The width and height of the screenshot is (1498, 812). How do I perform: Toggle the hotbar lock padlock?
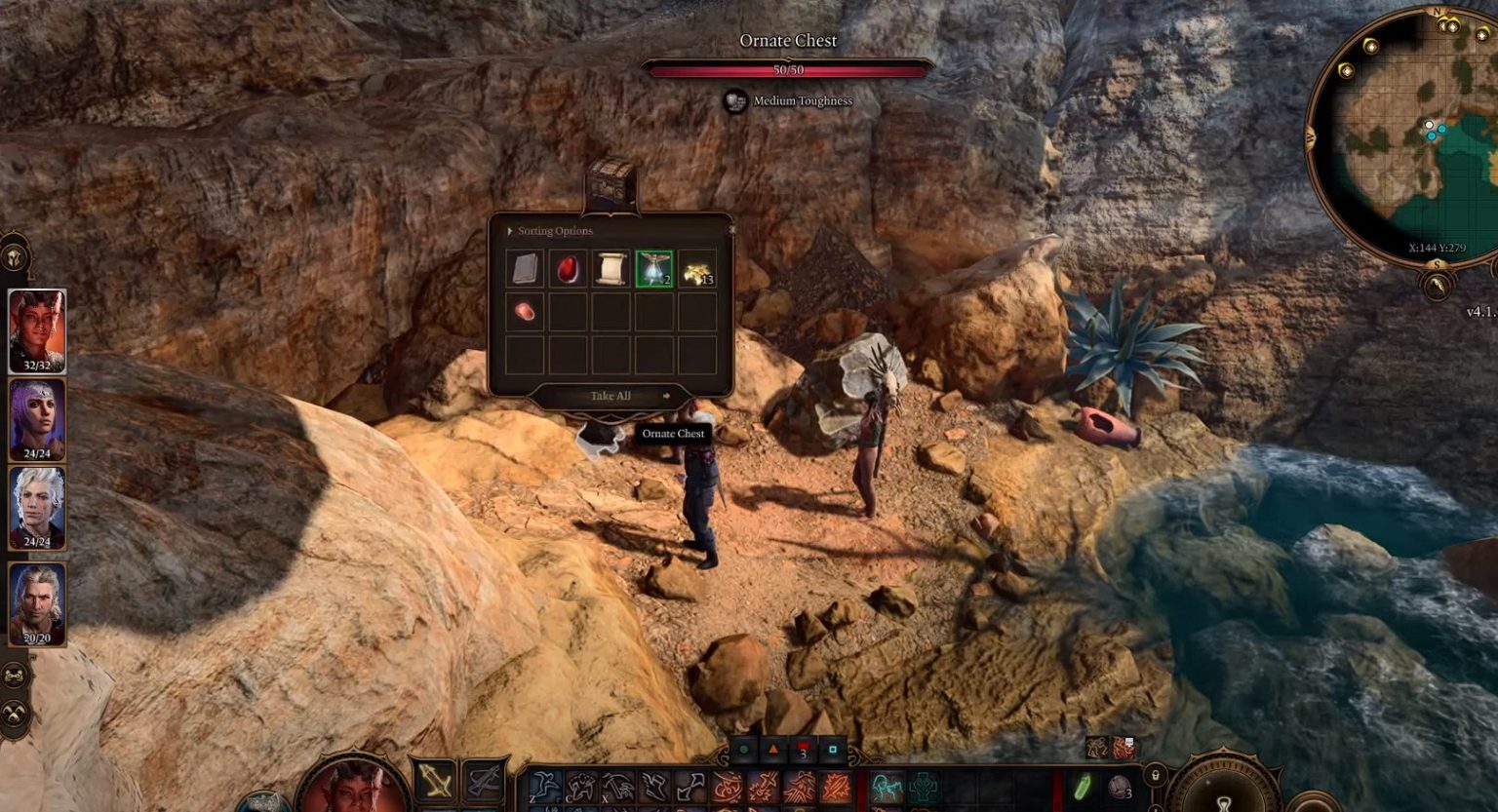[1156, 775]
